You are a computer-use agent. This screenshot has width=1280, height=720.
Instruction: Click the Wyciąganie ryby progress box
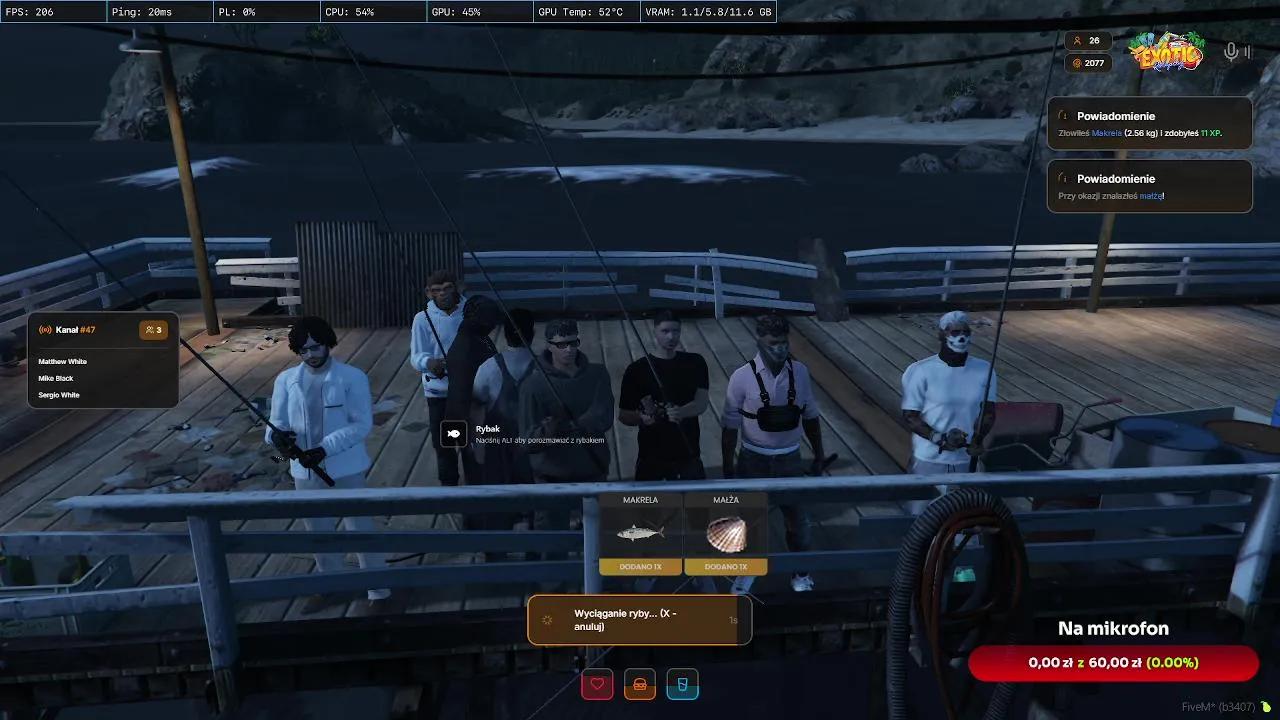tap(639, 620)
